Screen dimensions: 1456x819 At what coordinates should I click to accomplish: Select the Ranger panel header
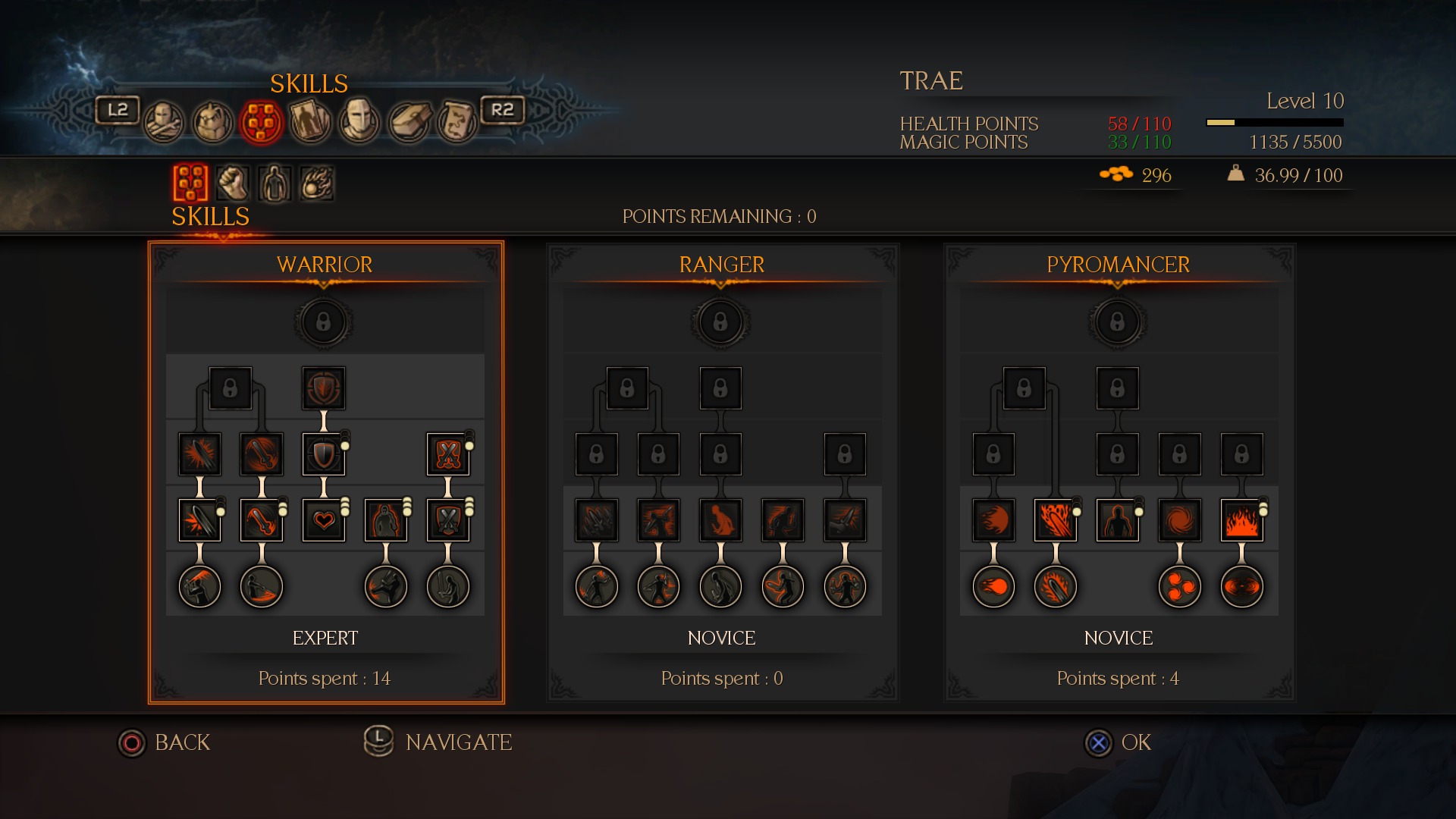(721, 265)
